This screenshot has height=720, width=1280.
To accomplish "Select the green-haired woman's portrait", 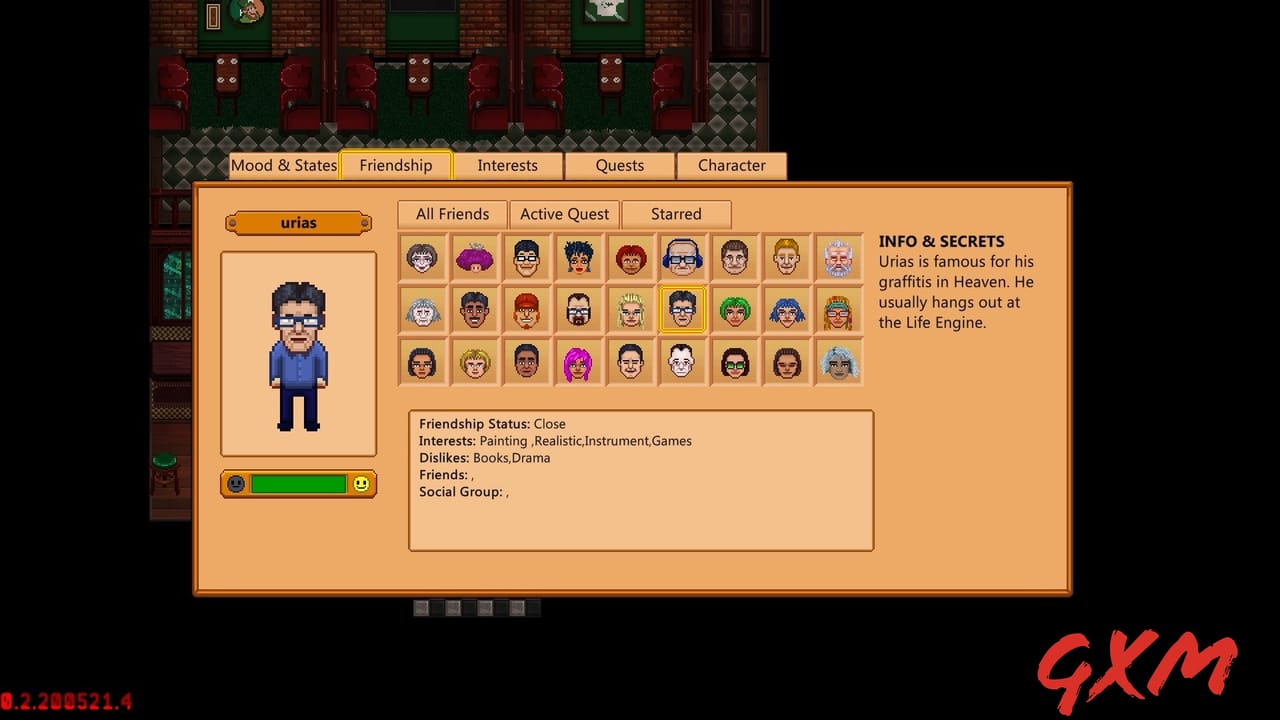I will pyautogui.click(x=735, y=310).
